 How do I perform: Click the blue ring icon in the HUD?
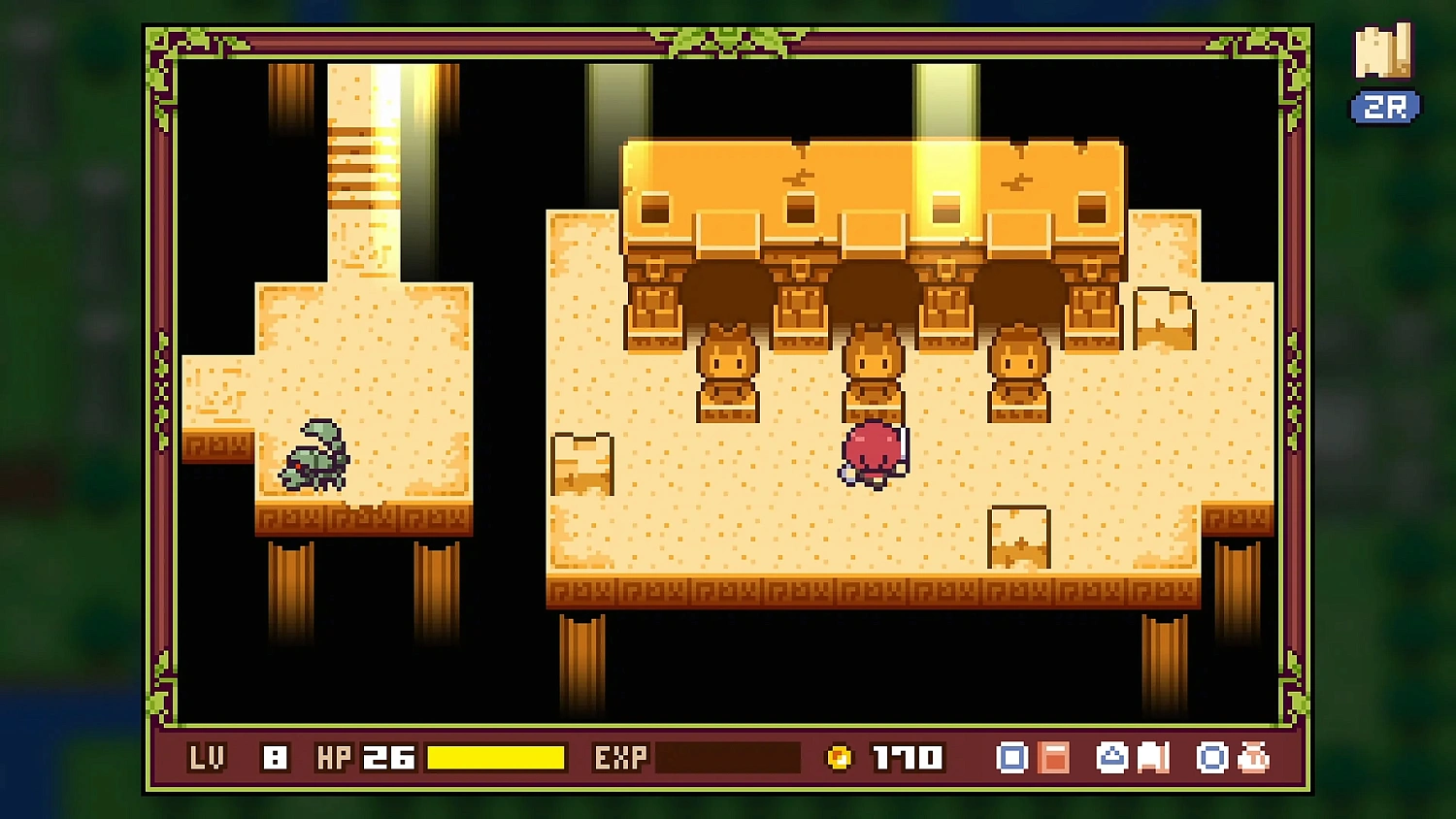pos(1211,757)
